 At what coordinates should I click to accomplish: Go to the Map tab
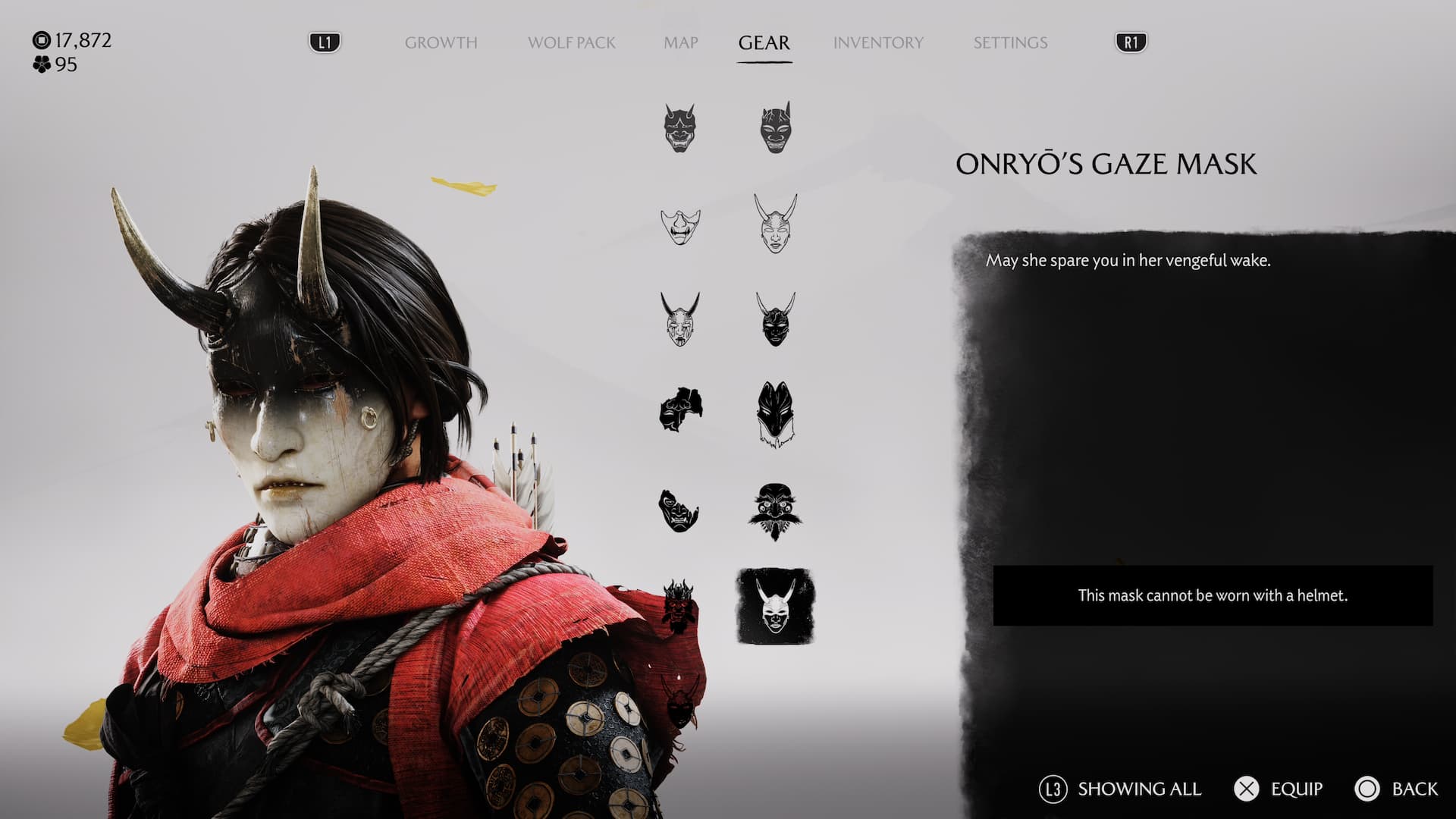[x=680, y=42]
